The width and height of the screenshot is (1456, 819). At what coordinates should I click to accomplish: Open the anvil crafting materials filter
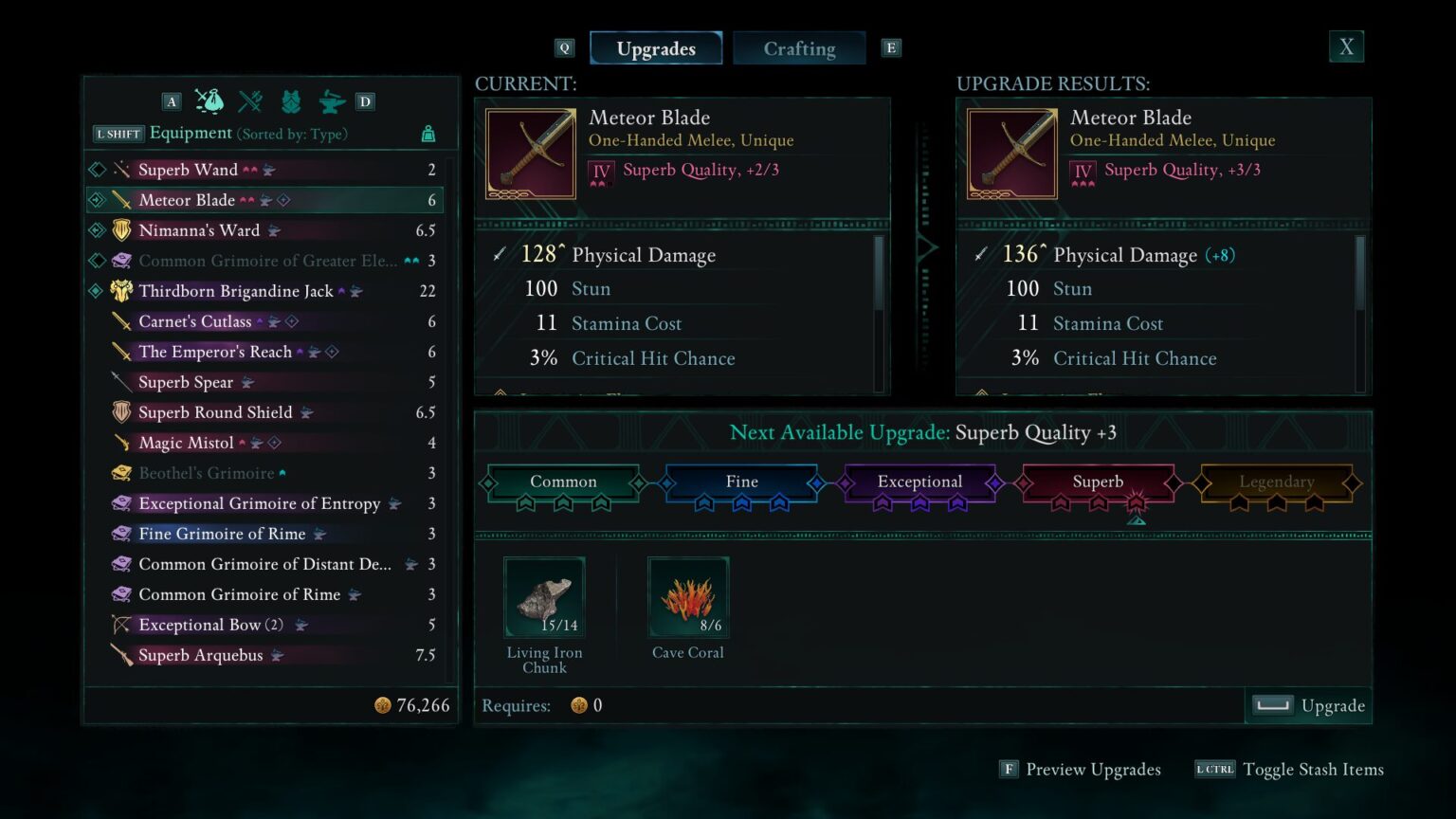[x=330, y=100]
